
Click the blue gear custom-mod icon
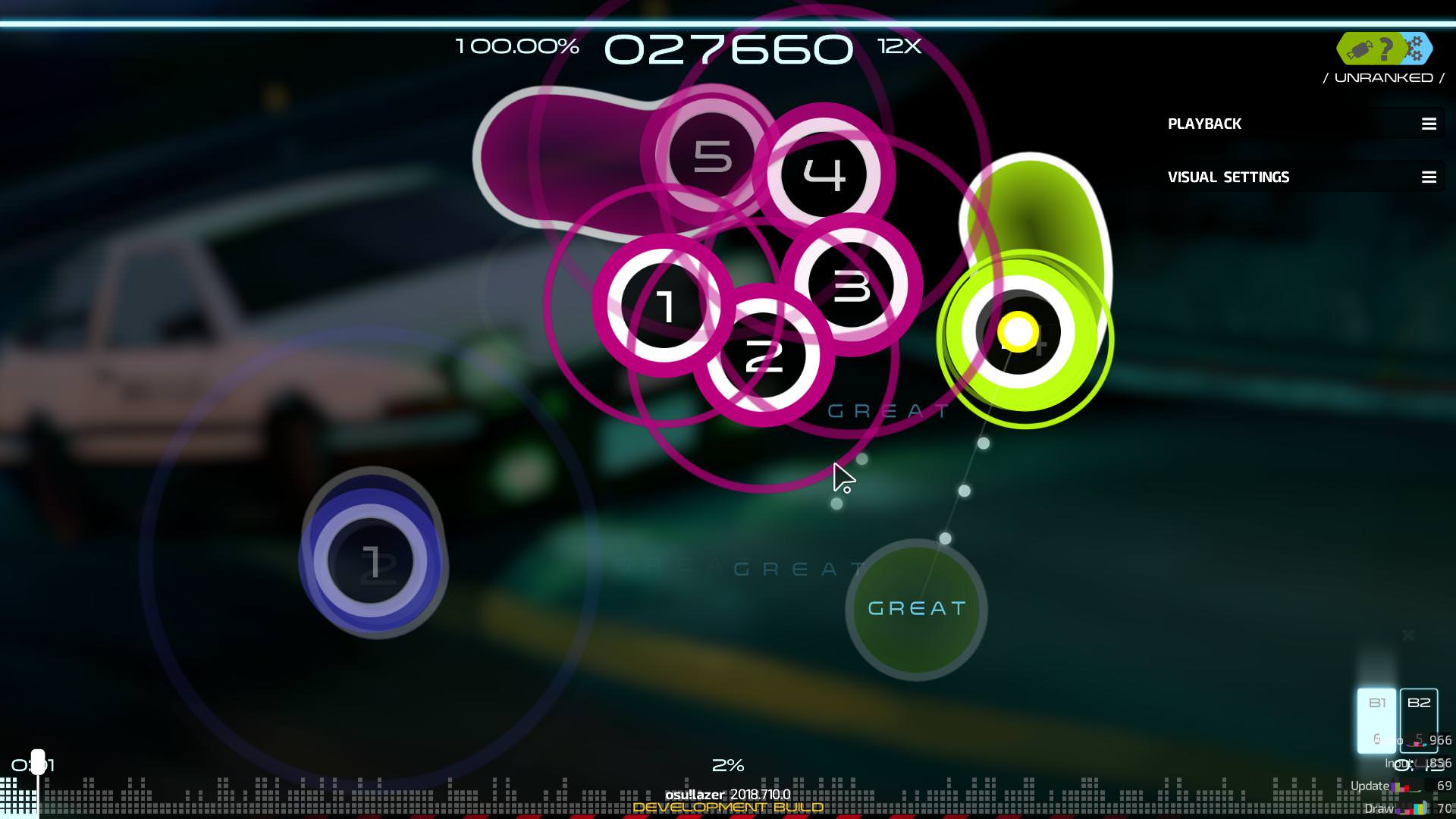tap(1415, 49)
